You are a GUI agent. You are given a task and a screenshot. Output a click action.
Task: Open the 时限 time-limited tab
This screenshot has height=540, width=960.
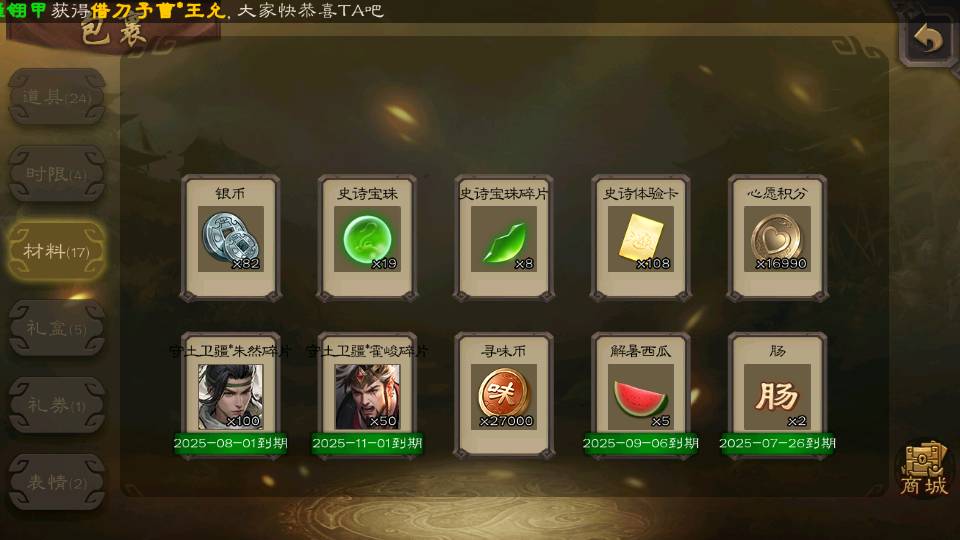coord(56,174)
